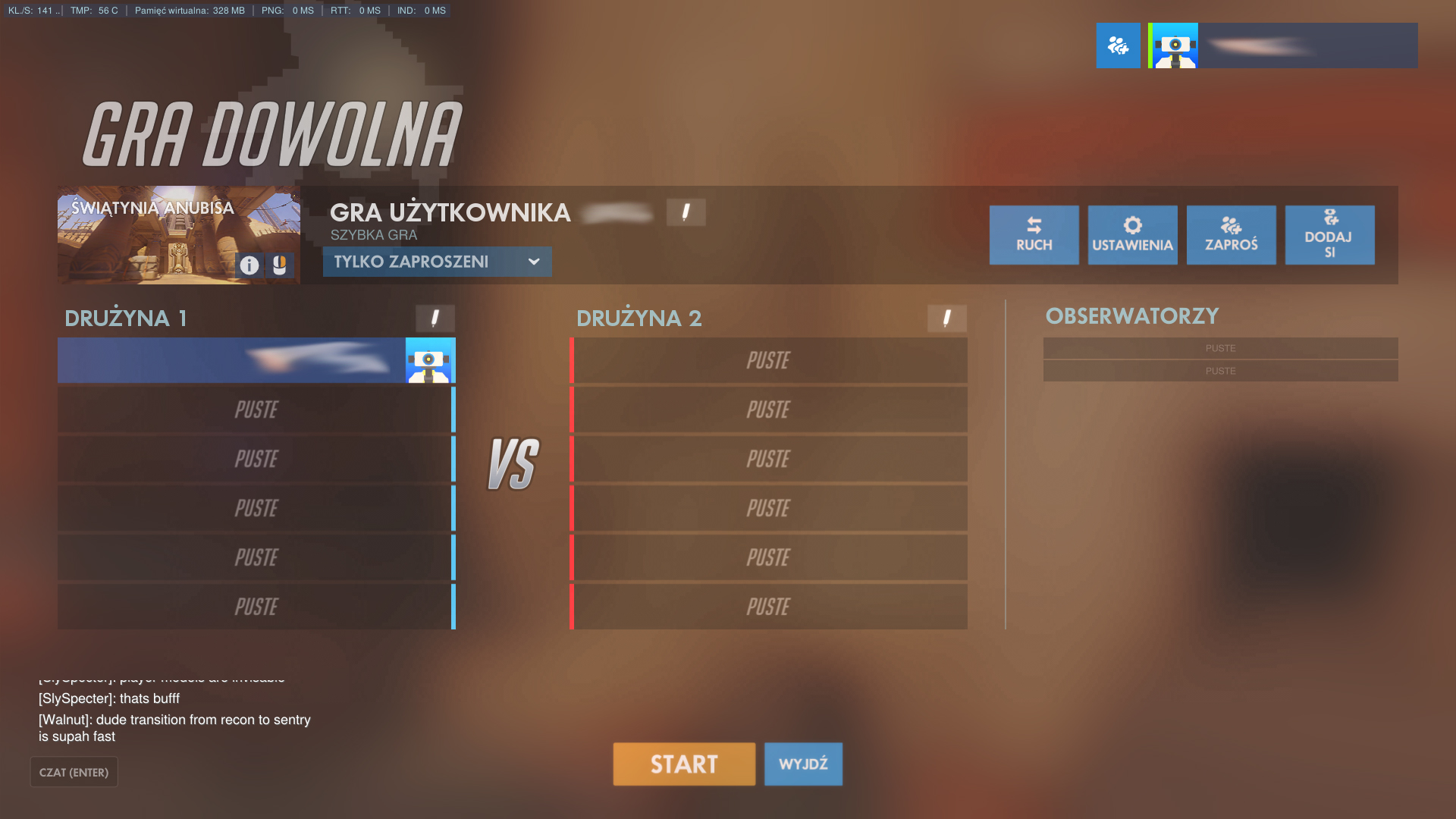Click the mouse icon on map thumbnail
1456x819 pixels.
279,265
